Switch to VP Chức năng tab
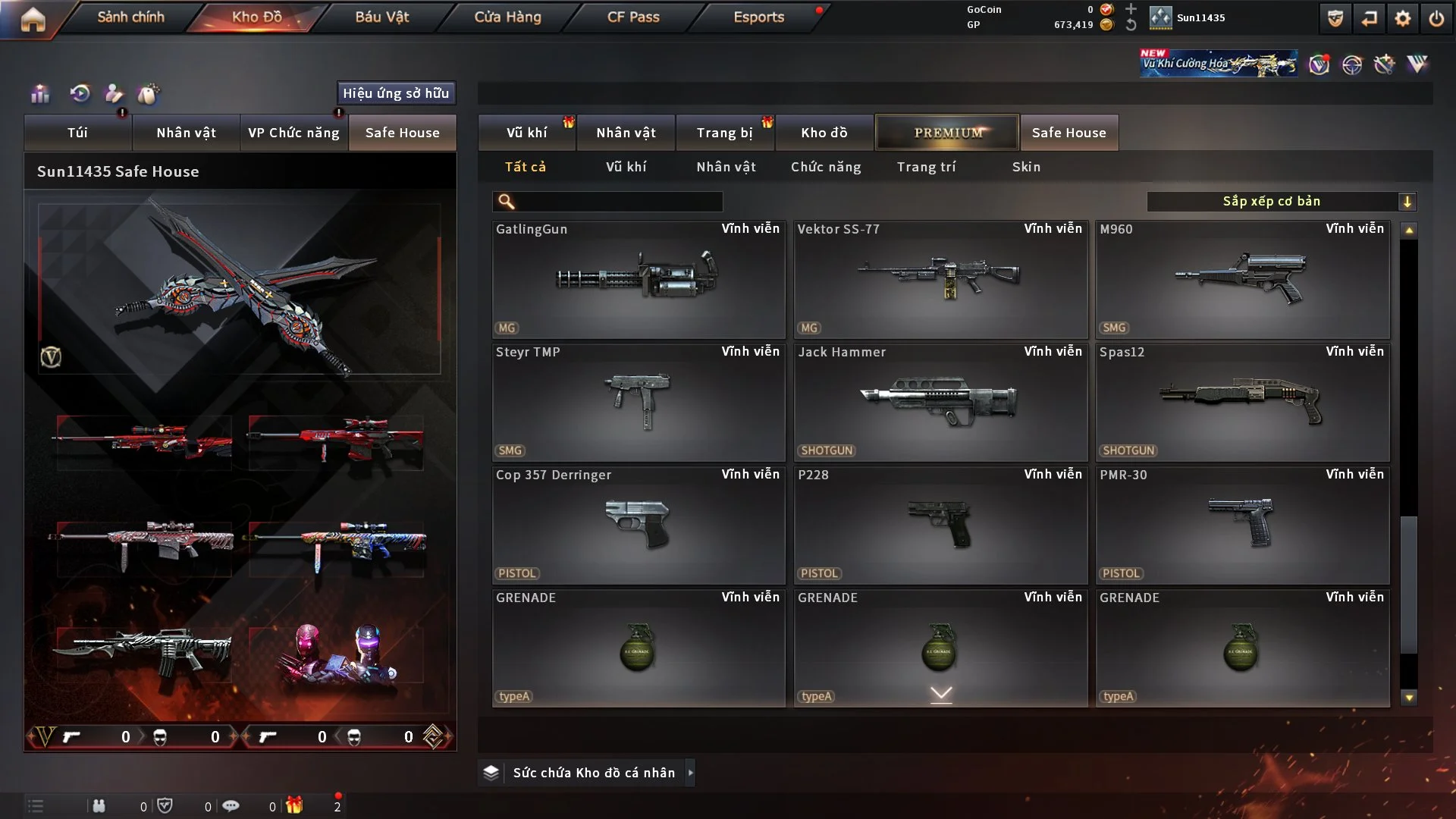Image resolution: width=1456 pixels, height=819 pixels. pos(293,133)
